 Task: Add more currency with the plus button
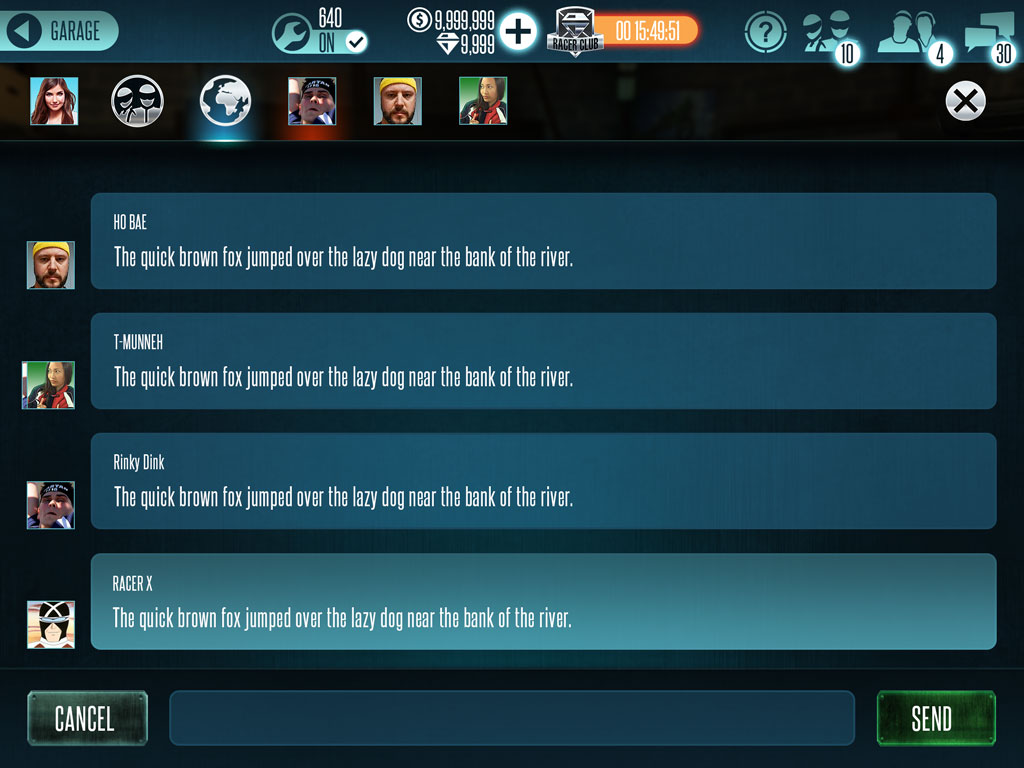tap(518, 31)
